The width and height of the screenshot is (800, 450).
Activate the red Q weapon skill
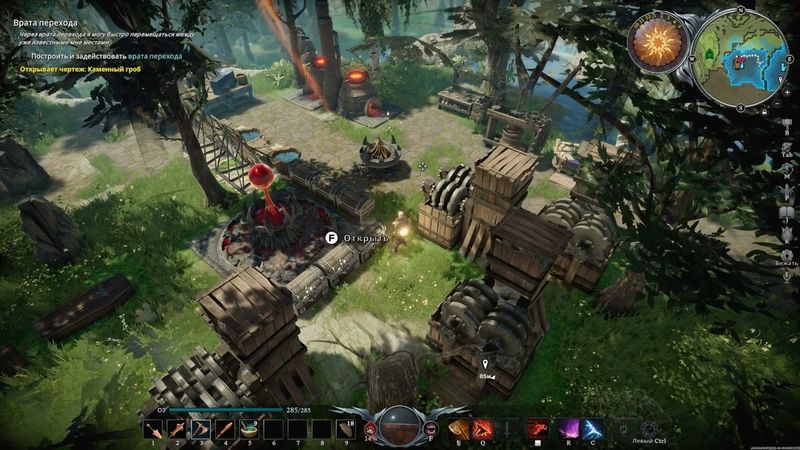click(482, 428)
